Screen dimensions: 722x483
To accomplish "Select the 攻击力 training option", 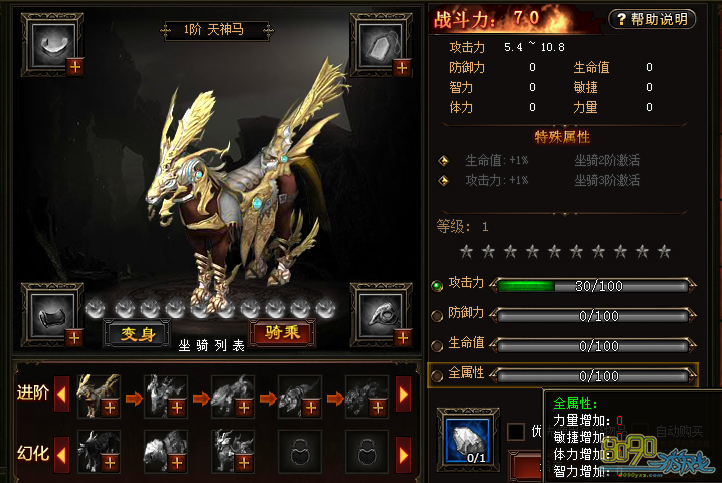I will click(x=437, y=285).
